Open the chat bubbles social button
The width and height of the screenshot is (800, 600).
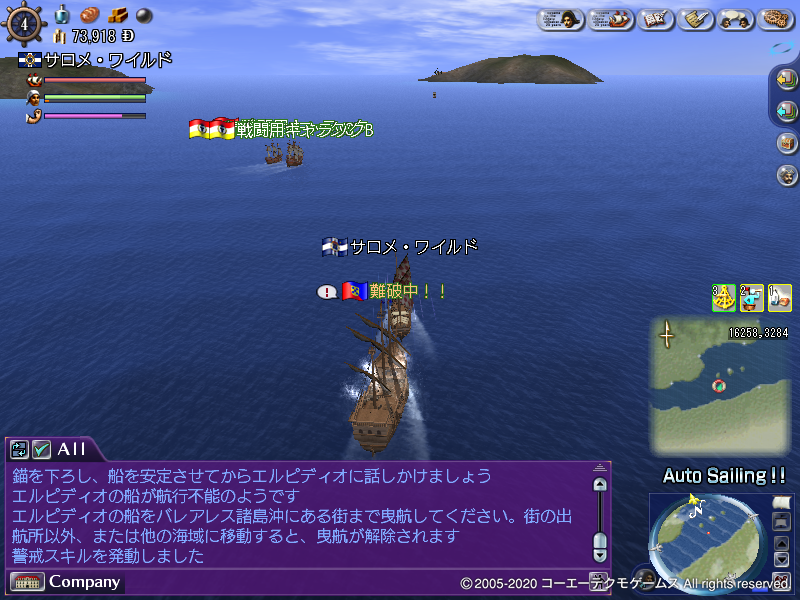pyautogui.click(x=735, y=19)
